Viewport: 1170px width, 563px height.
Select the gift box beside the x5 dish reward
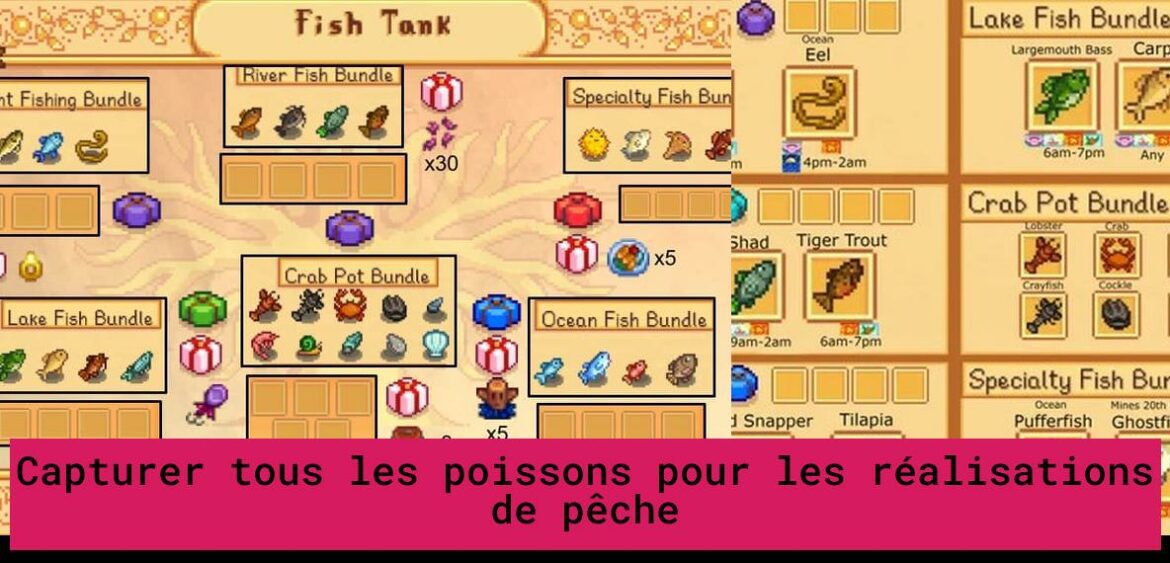click(x=576, y=255)
